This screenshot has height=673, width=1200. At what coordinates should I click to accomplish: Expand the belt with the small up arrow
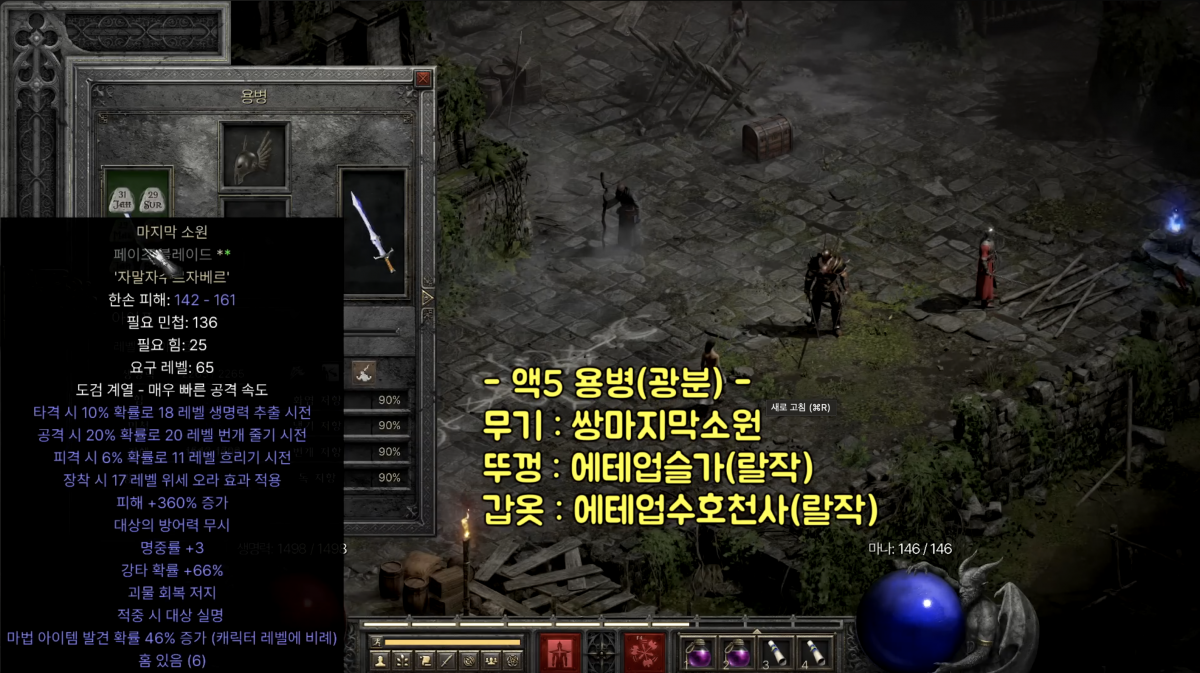755,633
